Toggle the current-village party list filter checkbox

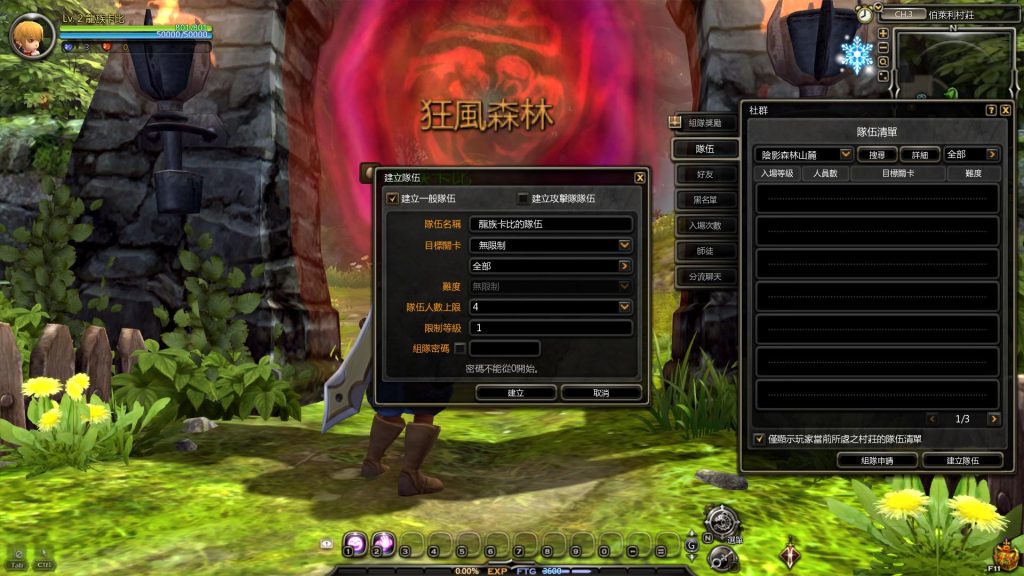tap(760, 439)
